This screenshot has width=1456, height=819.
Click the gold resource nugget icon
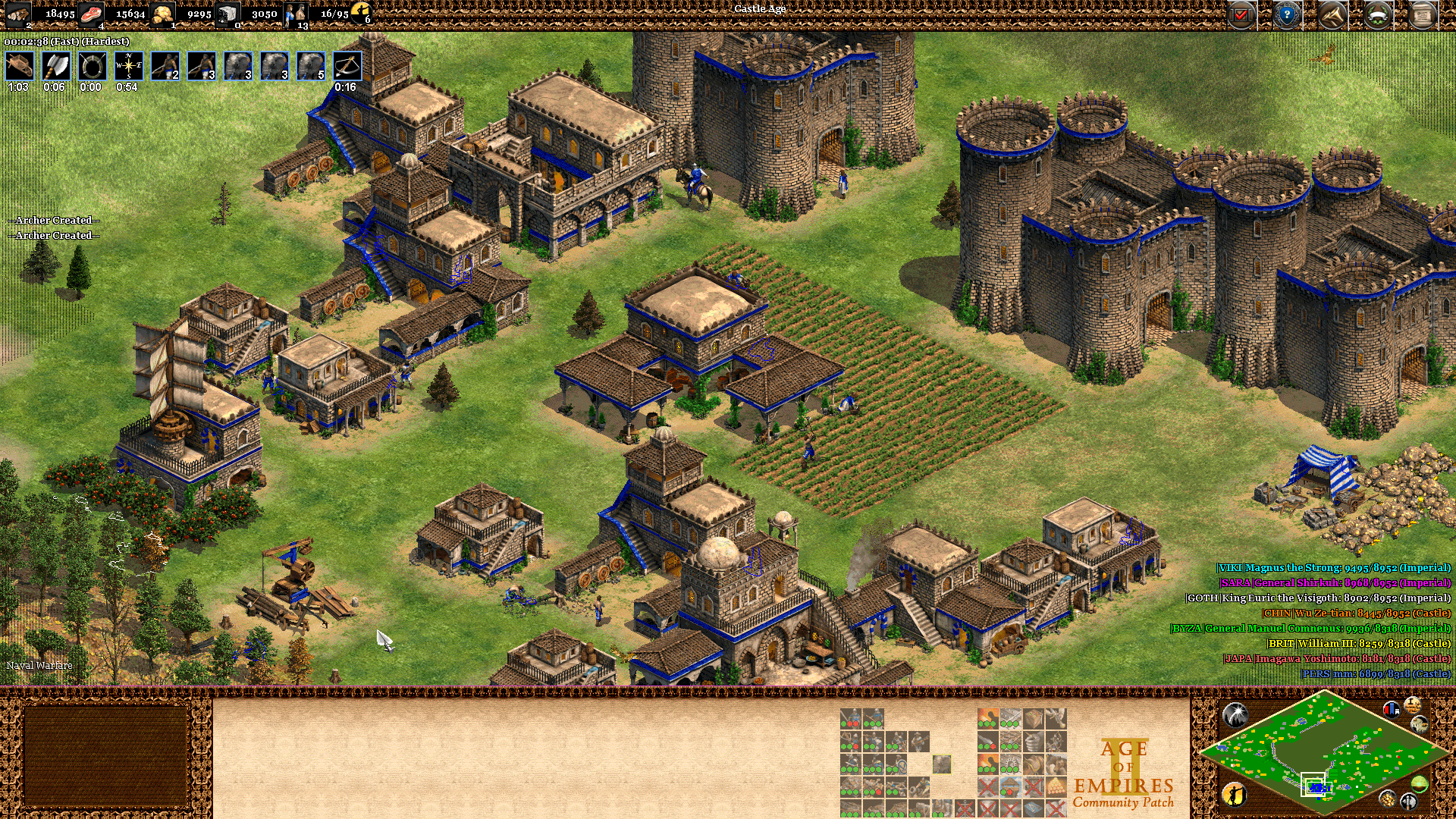point(162,13)
